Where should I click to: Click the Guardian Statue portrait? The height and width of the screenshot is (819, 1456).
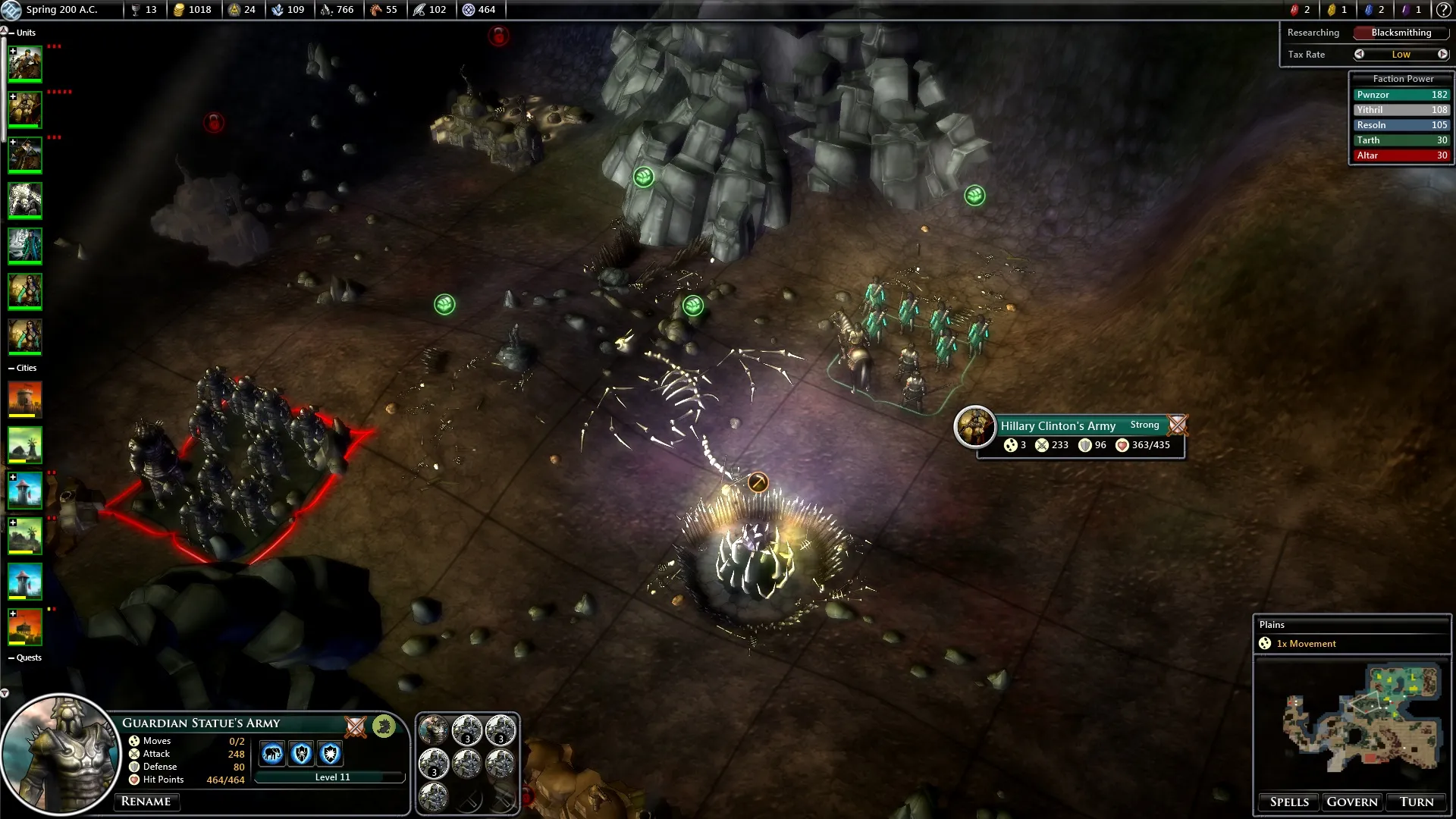61,755
